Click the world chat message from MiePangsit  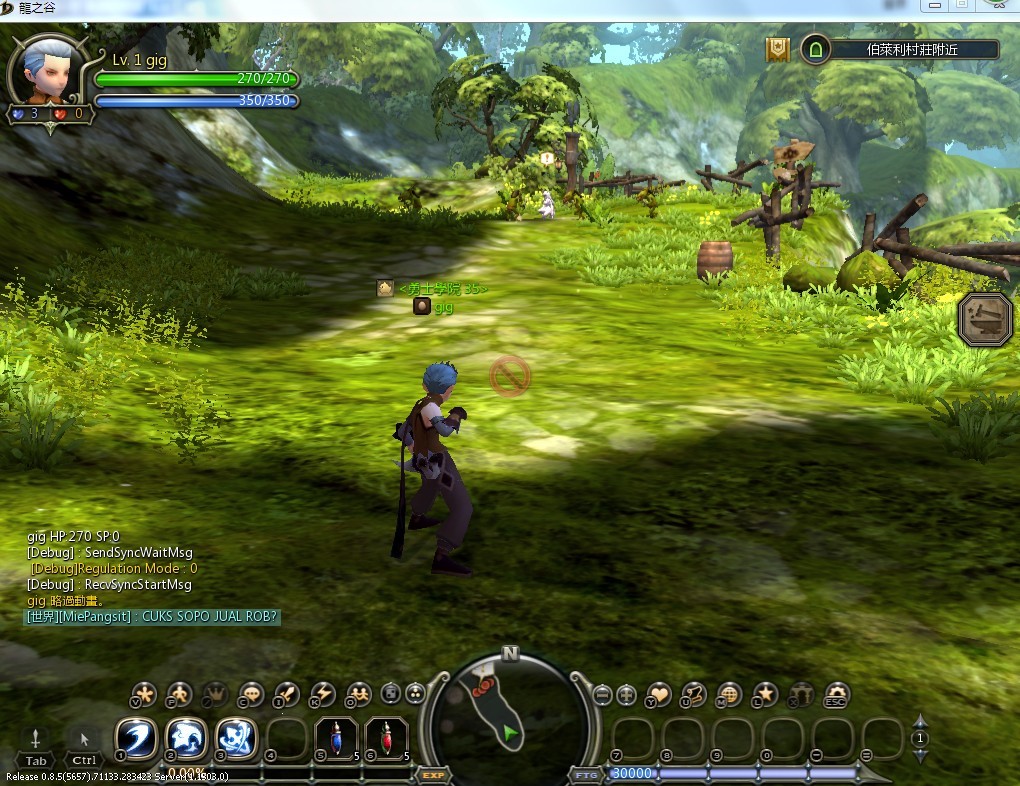152,617
